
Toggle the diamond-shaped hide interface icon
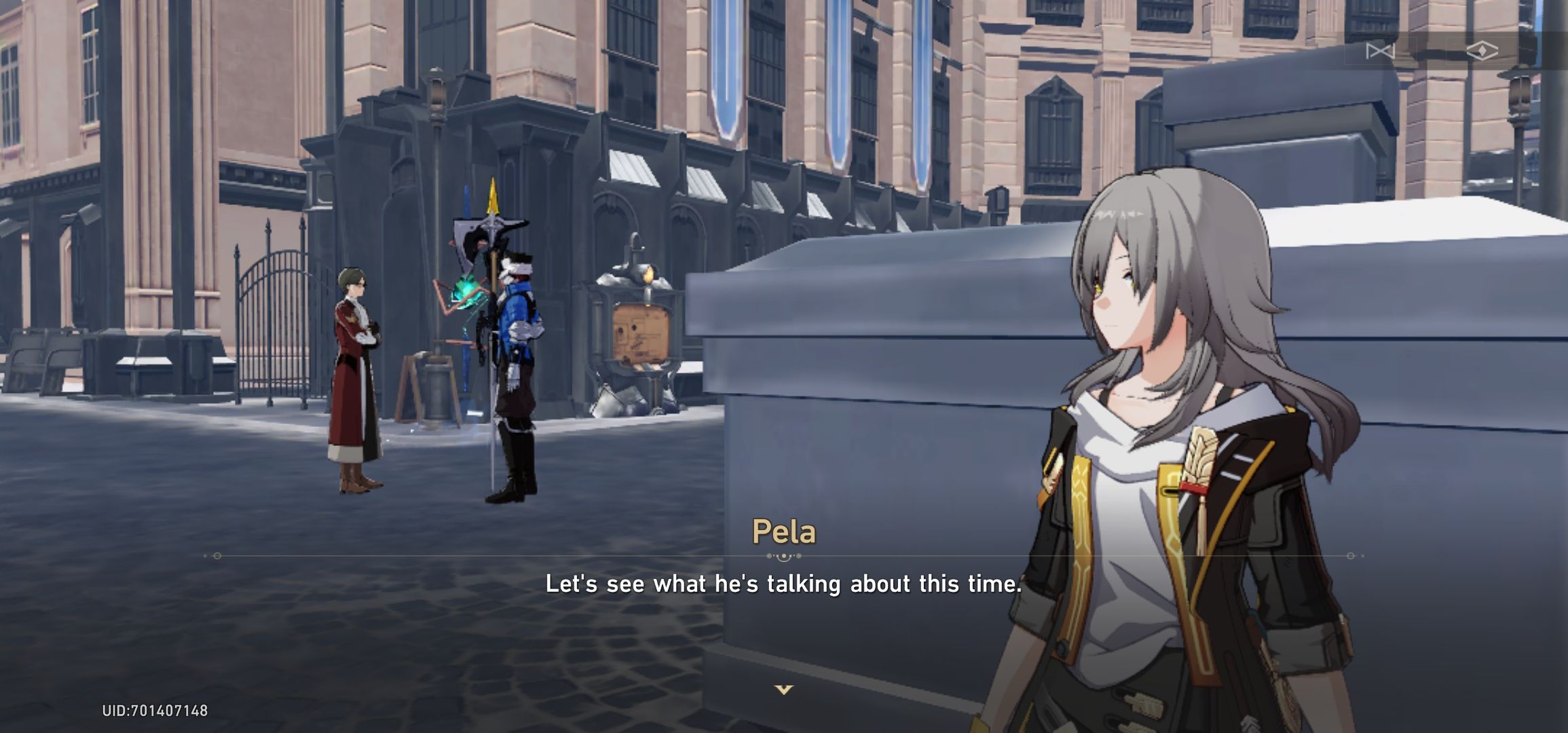(x=1482, y=51)
